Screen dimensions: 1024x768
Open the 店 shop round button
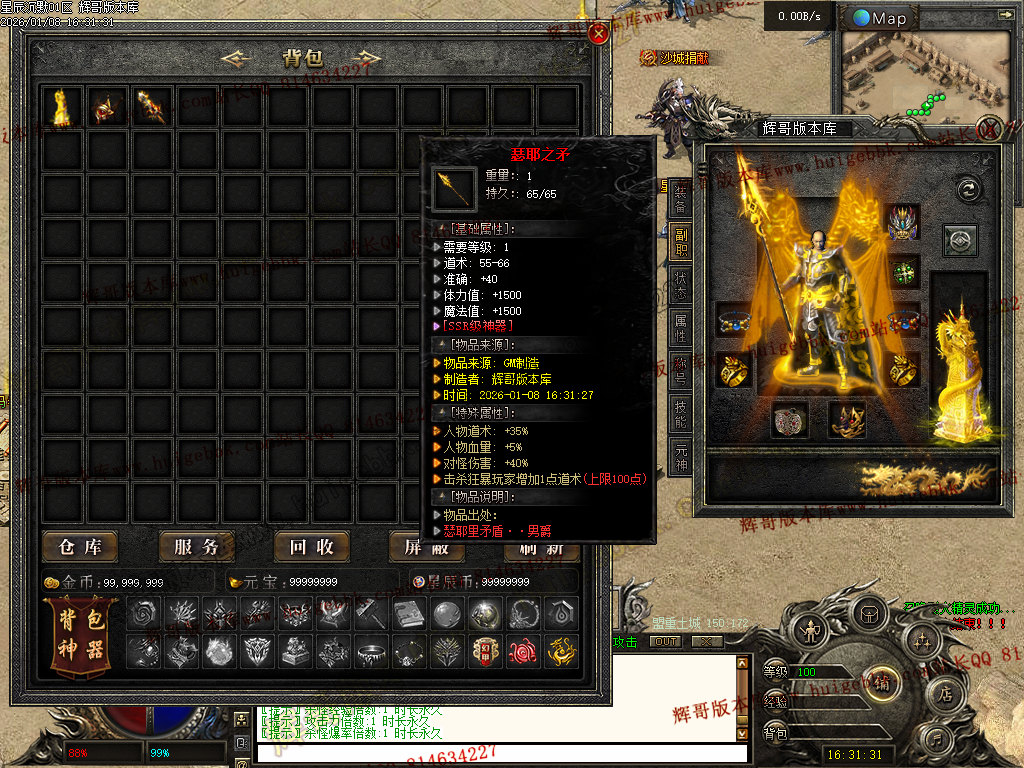[945, 692]
